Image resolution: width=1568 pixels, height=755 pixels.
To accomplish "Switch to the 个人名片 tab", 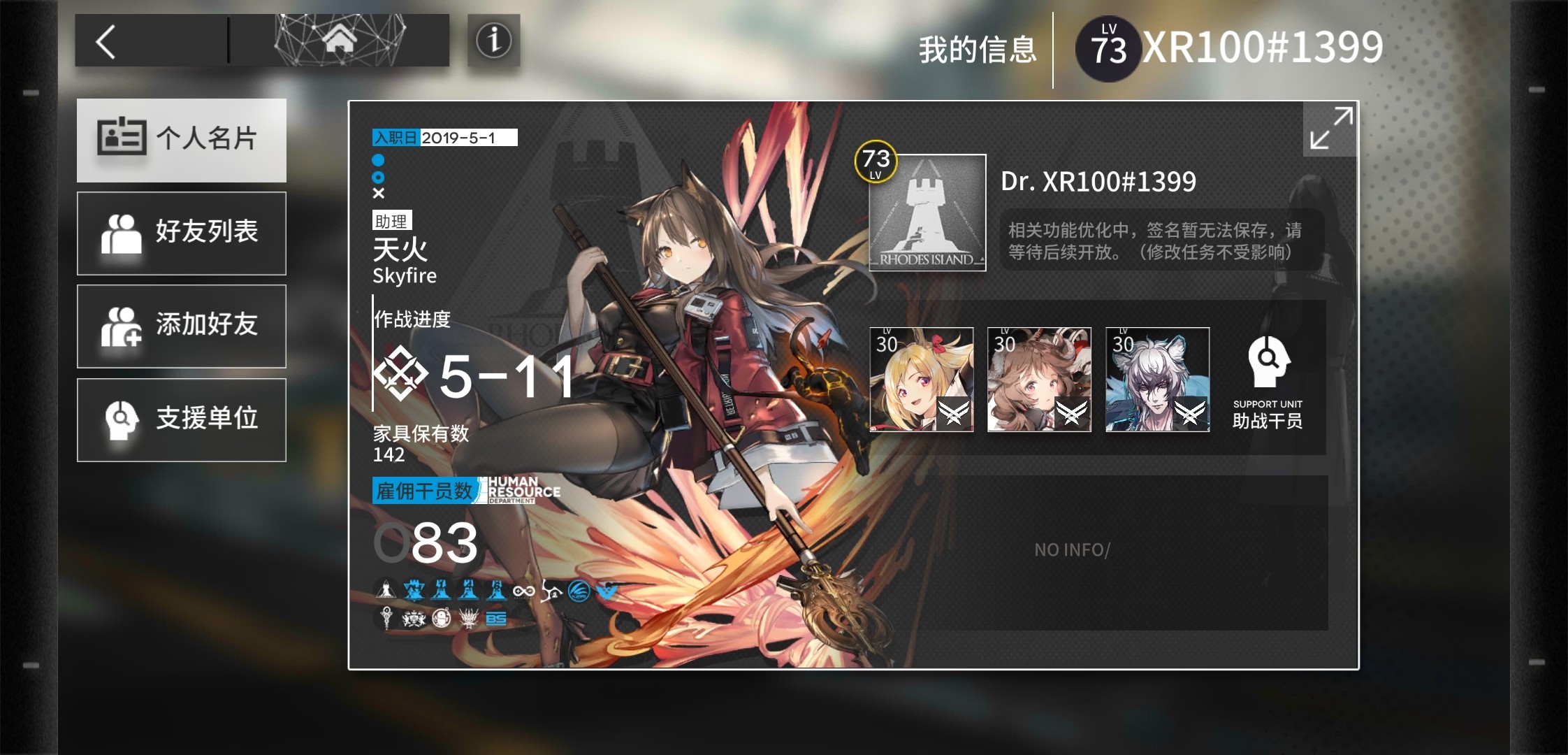I will (182, 140).
